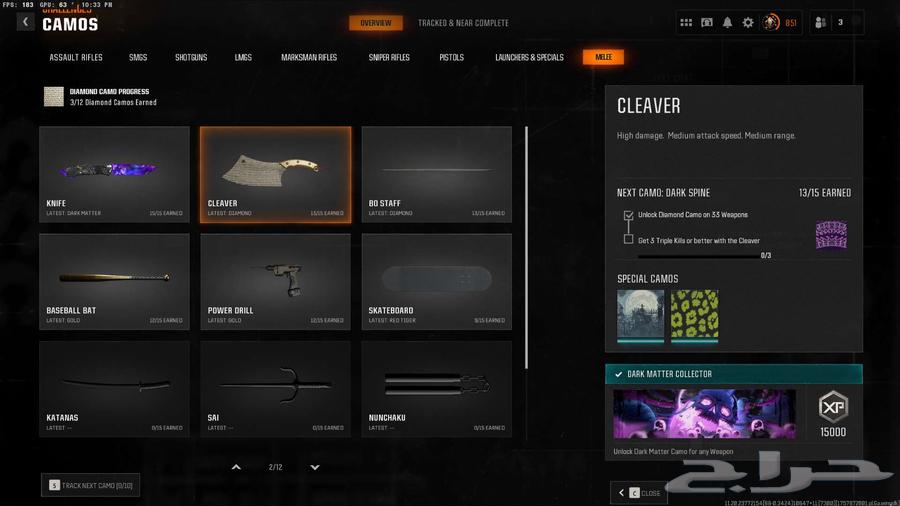
Task: Select the green leopard special camo
Action: (694, 314)
